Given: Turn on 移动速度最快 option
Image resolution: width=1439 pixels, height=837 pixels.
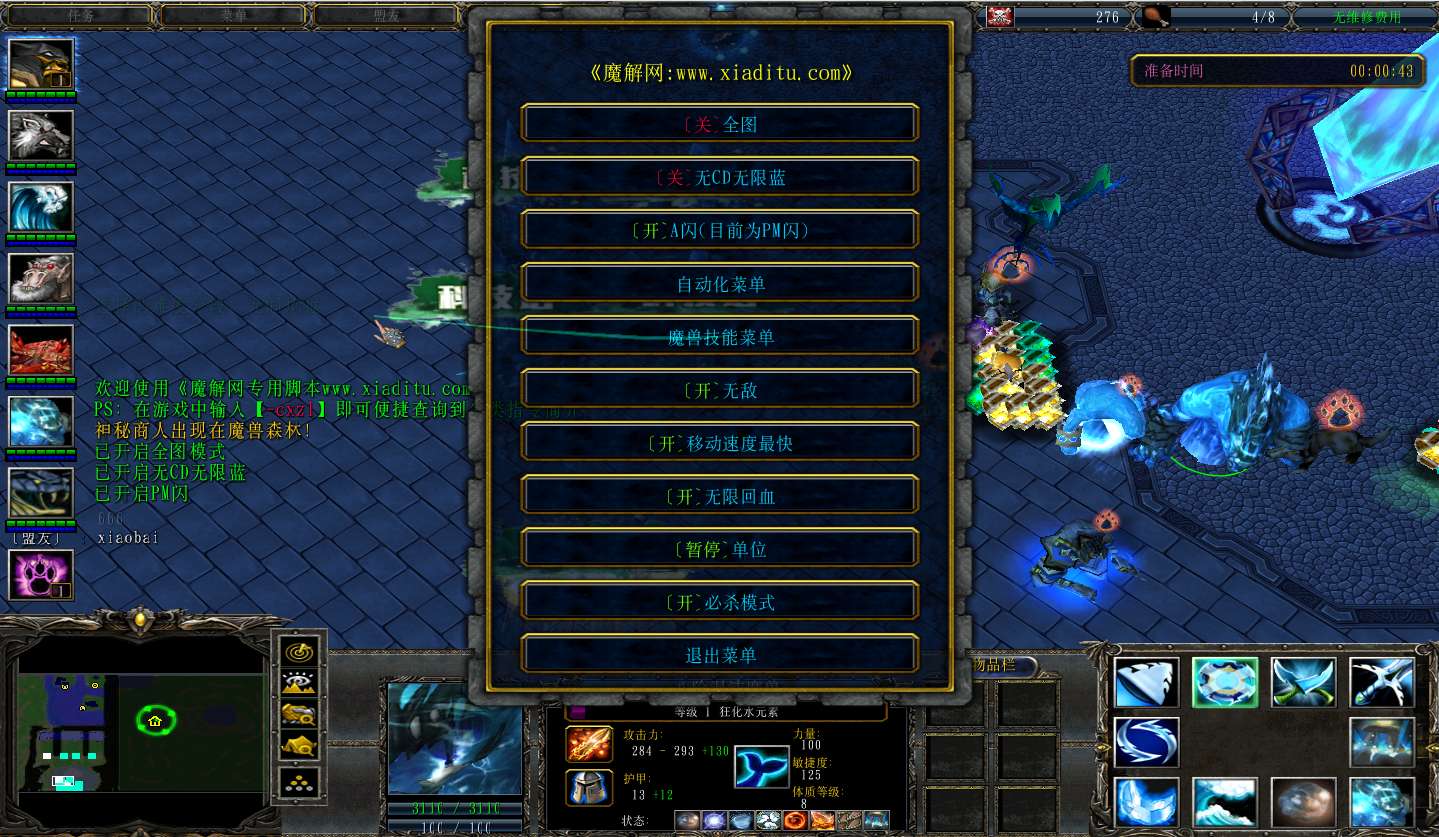Looking at the screenshot, I should coord(720,443).
